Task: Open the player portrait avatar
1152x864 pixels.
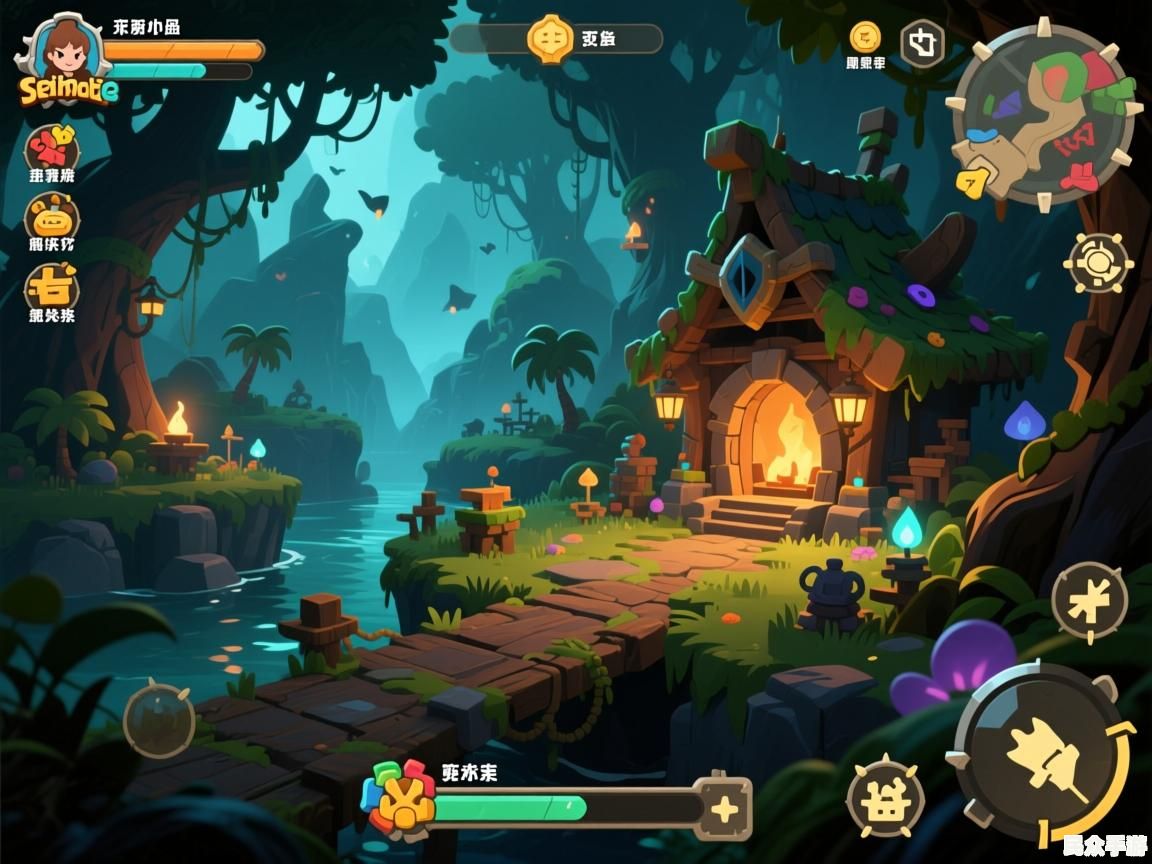Action: 64,50
